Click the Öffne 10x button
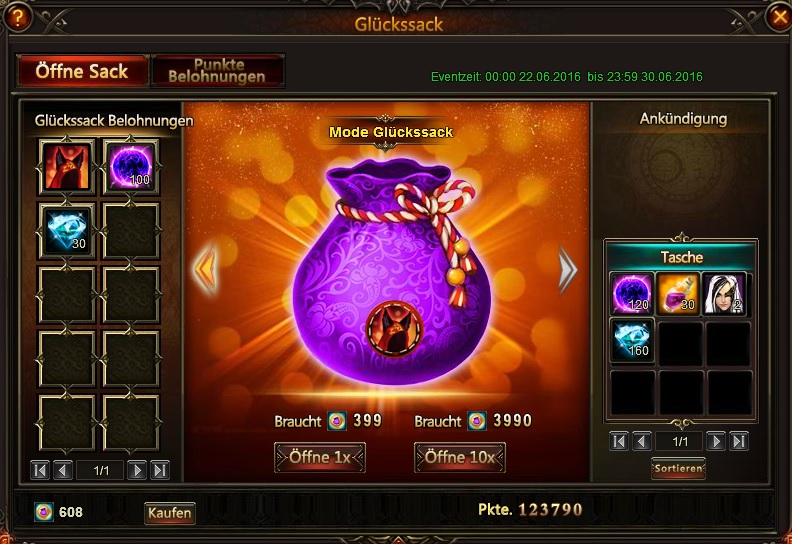The width and height of the screenshot is (792, 544). pos(459,457)
